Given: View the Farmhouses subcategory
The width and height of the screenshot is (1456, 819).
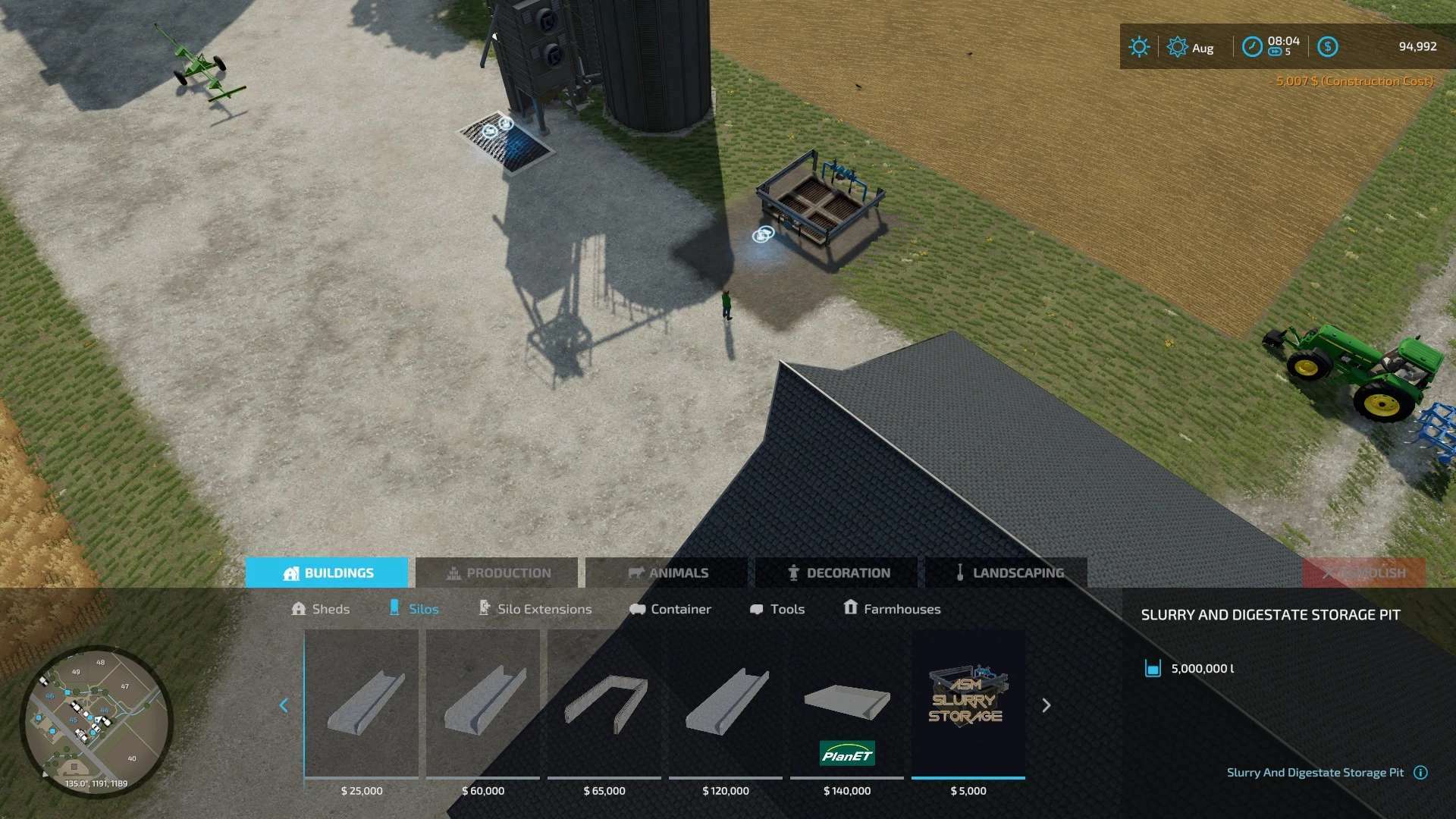Looking at the screenshot, I should pos(892,609).
